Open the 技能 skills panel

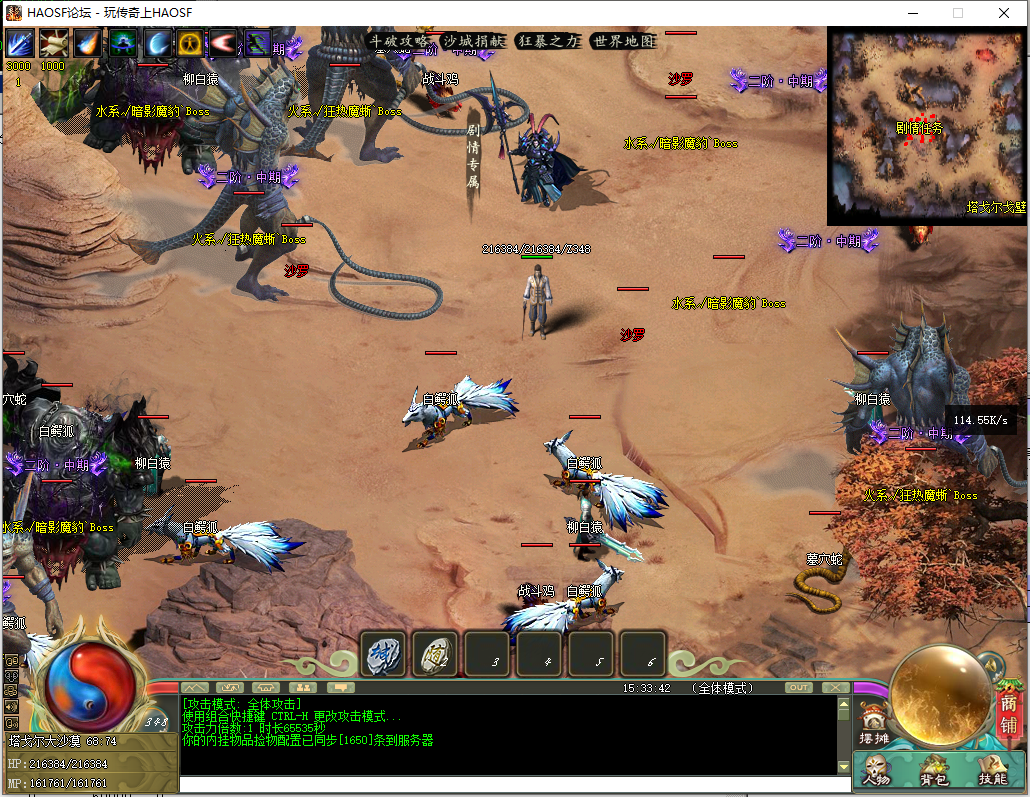pyautogui.click(x=992, y=770)
